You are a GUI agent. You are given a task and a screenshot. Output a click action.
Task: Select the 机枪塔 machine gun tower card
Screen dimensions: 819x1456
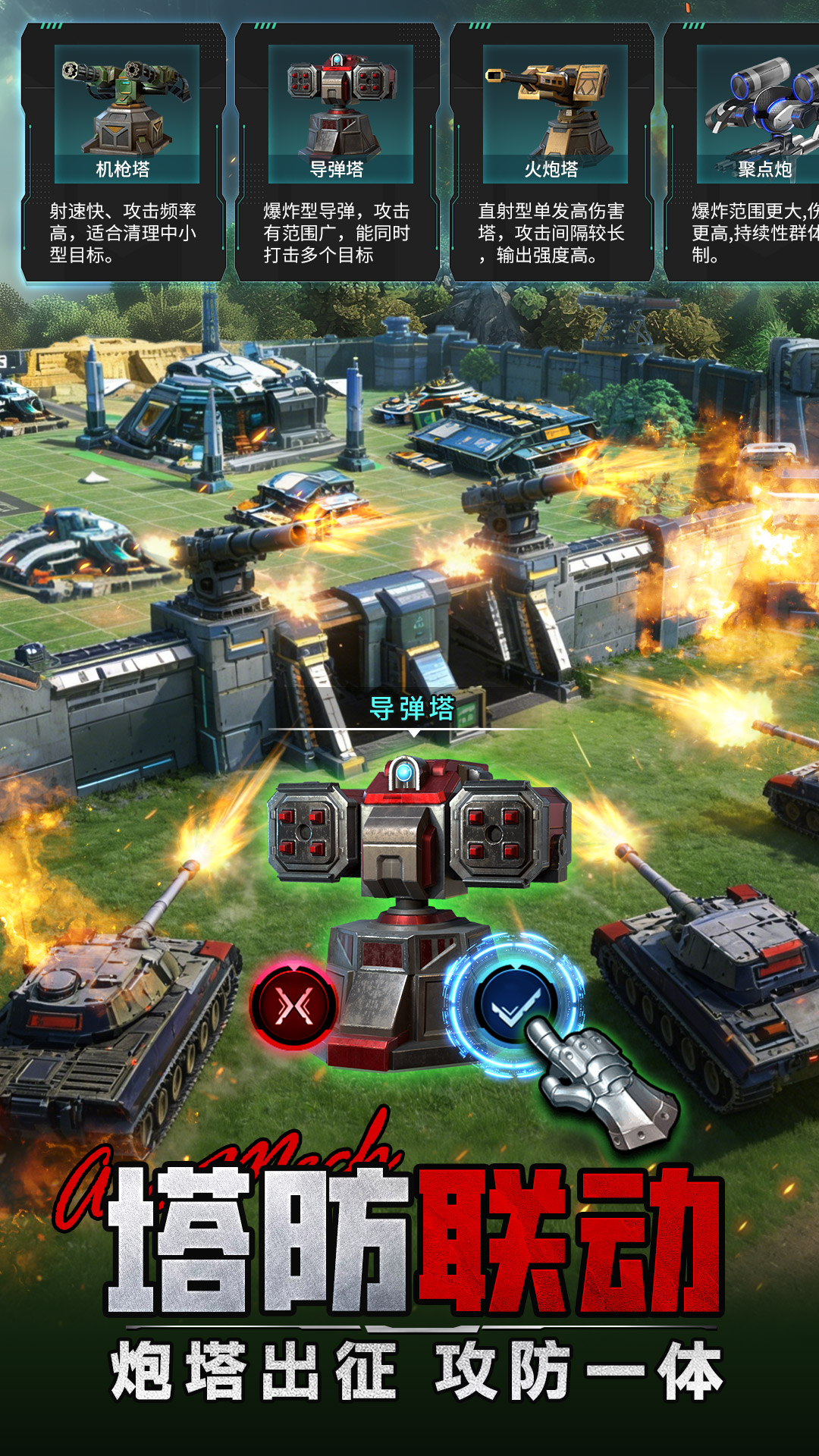pos(124,152)
